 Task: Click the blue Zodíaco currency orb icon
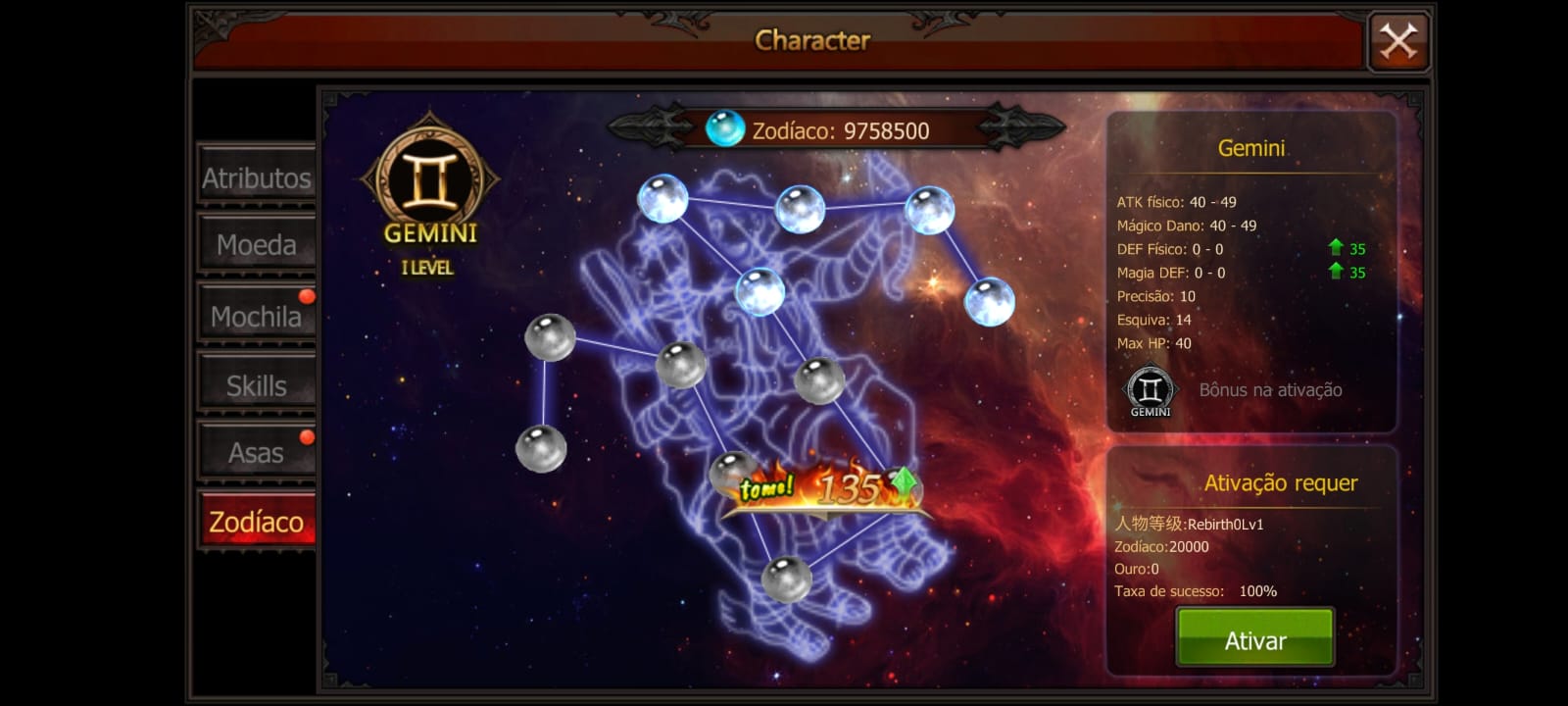(x=725, y=129)
